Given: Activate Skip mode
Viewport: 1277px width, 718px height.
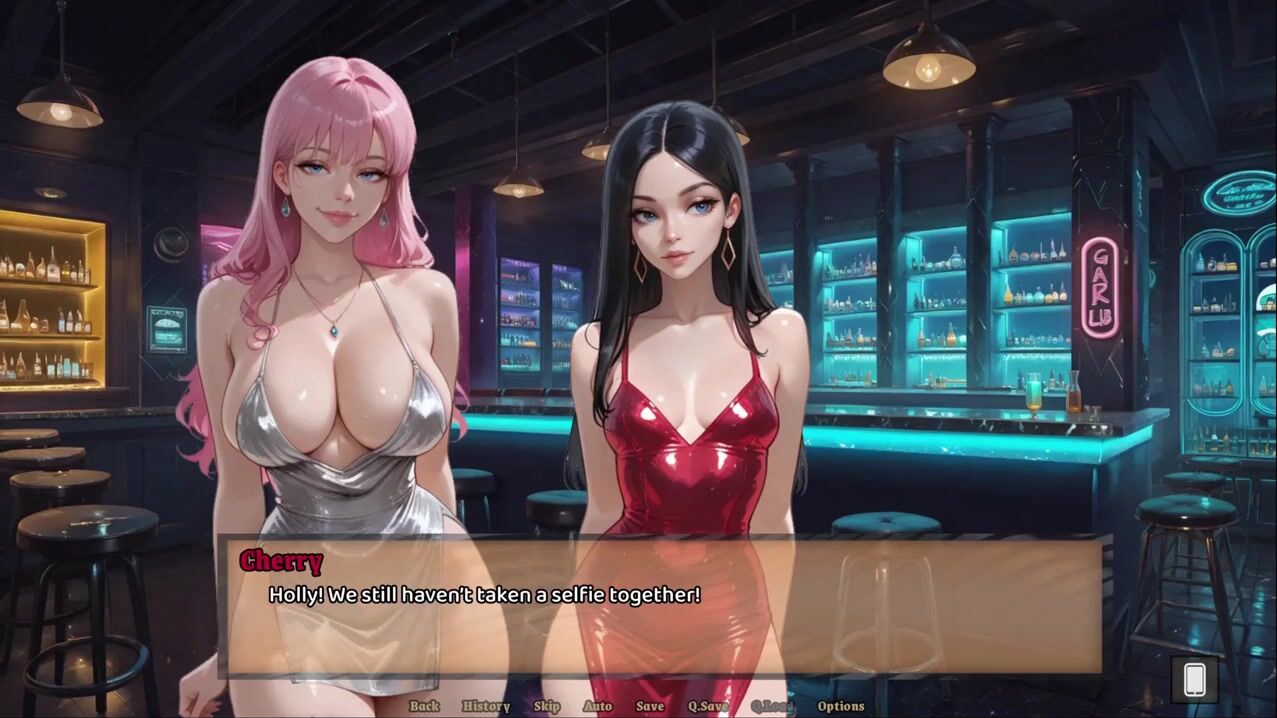Looking at the screenshot, I should [547, 706].
